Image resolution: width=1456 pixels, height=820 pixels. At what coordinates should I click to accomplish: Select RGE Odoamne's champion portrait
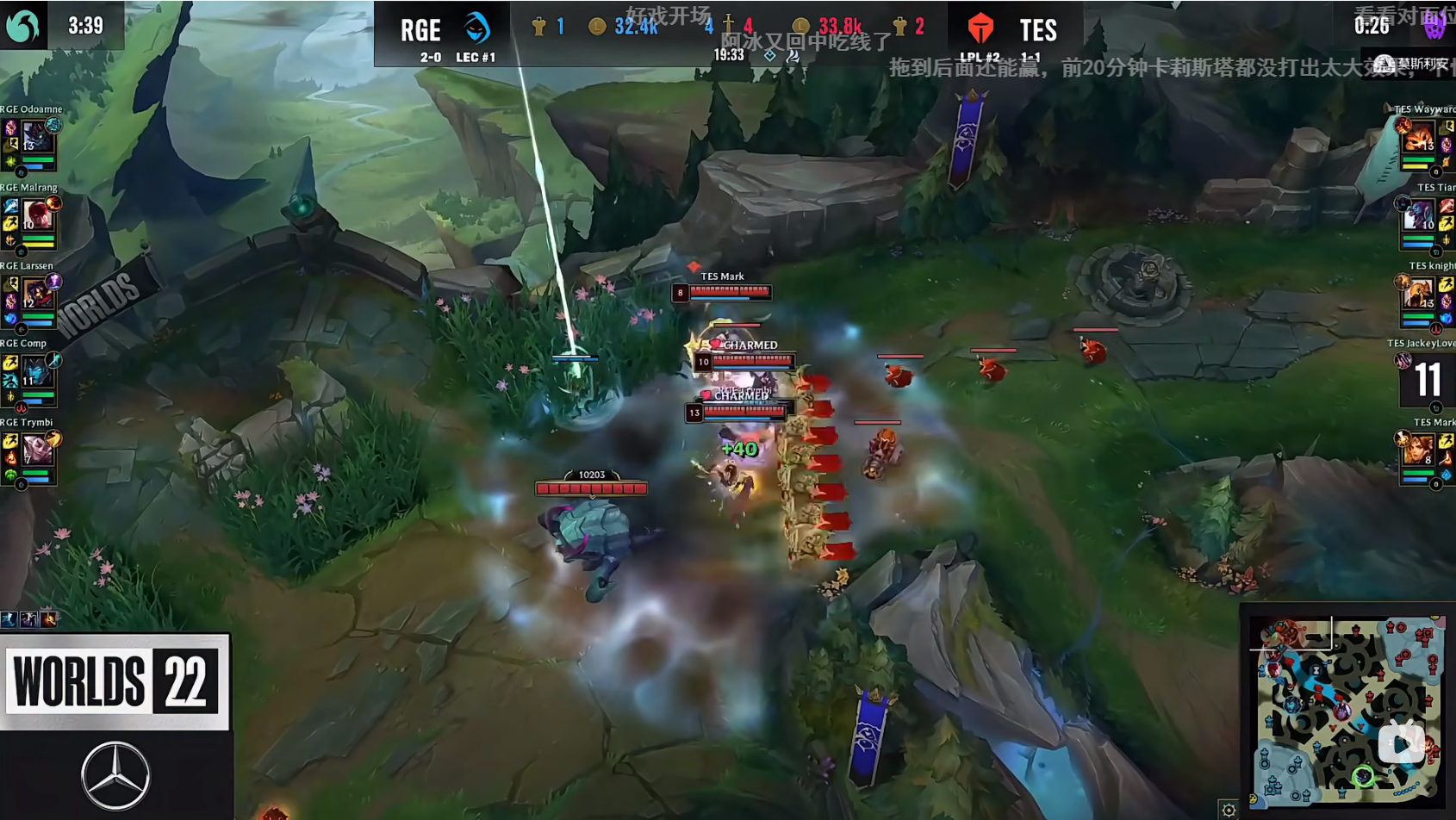[36, 136]
